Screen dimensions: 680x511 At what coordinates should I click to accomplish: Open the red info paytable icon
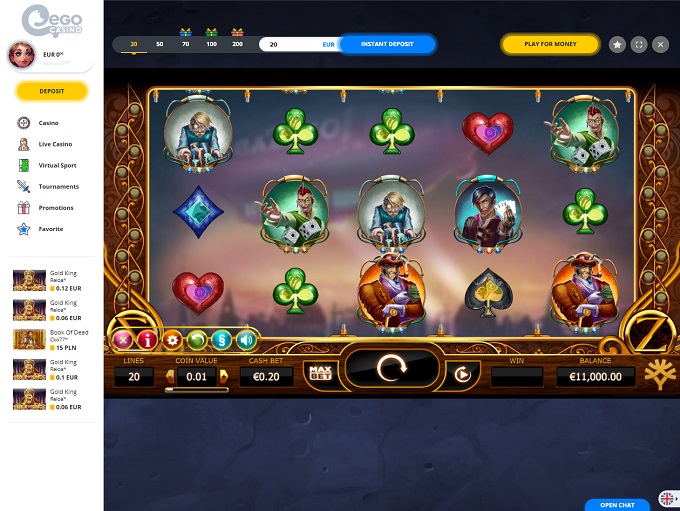click(x=147, y=340)
